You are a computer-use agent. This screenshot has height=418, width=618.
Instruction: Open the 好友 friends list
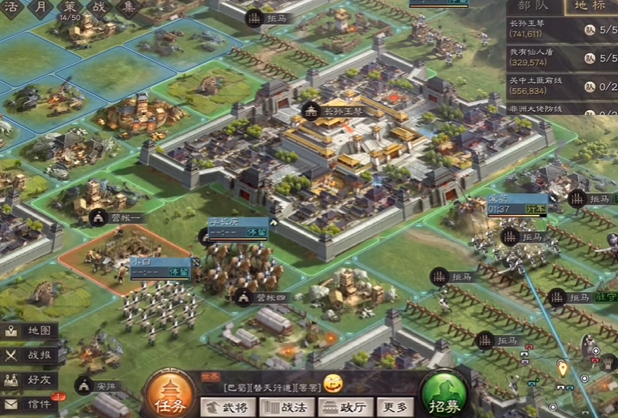tap(29, 379)
